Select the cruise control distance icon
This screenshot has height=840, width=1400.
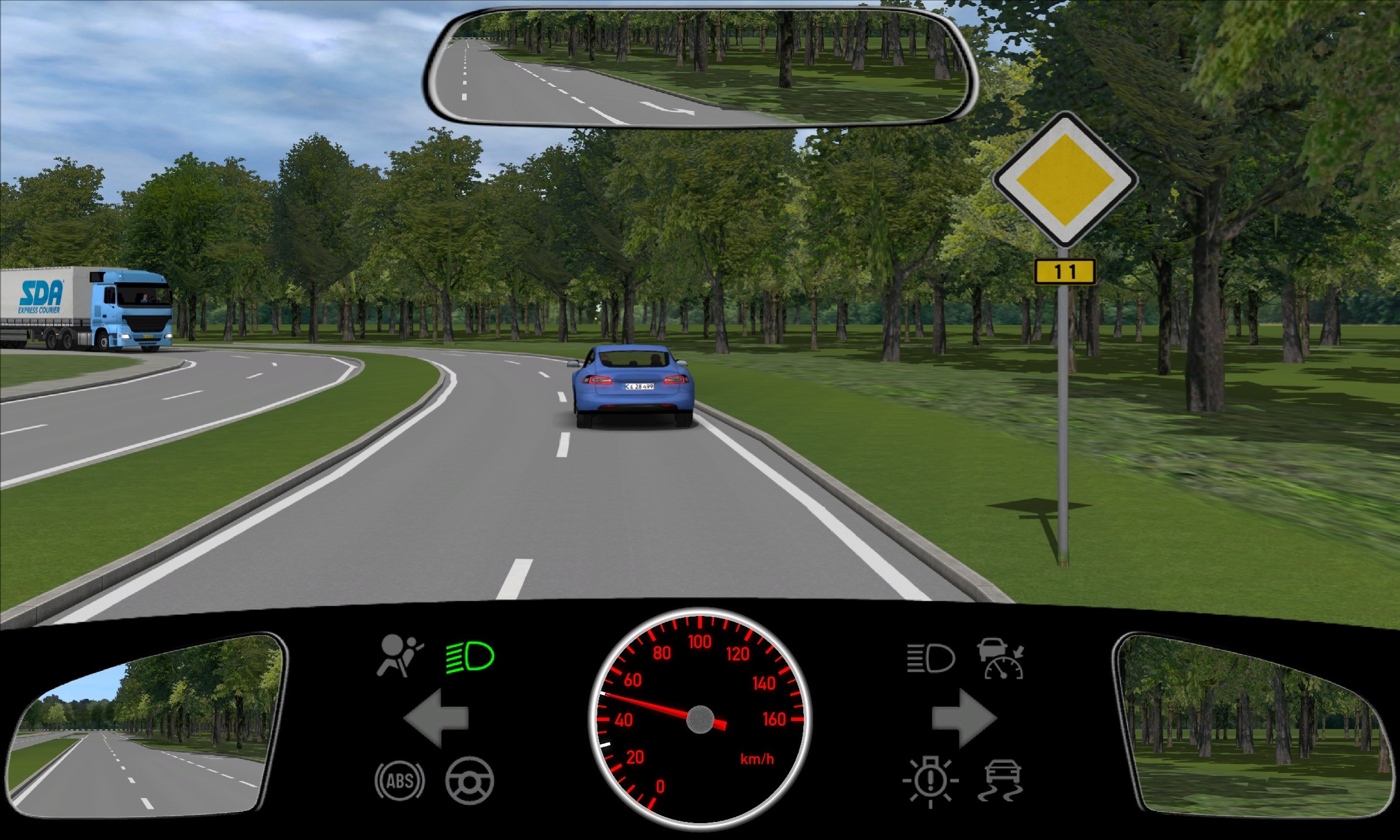[1002, 659]
